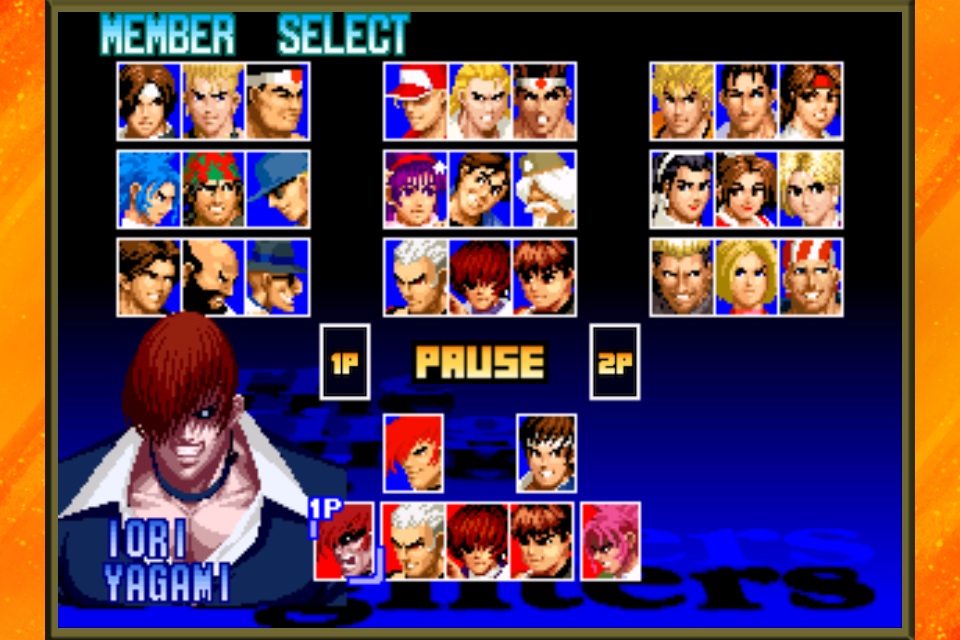This screenshot has width=960, height=640.
Task: Pick Clark in the blue cap
Action: point(277,189)
